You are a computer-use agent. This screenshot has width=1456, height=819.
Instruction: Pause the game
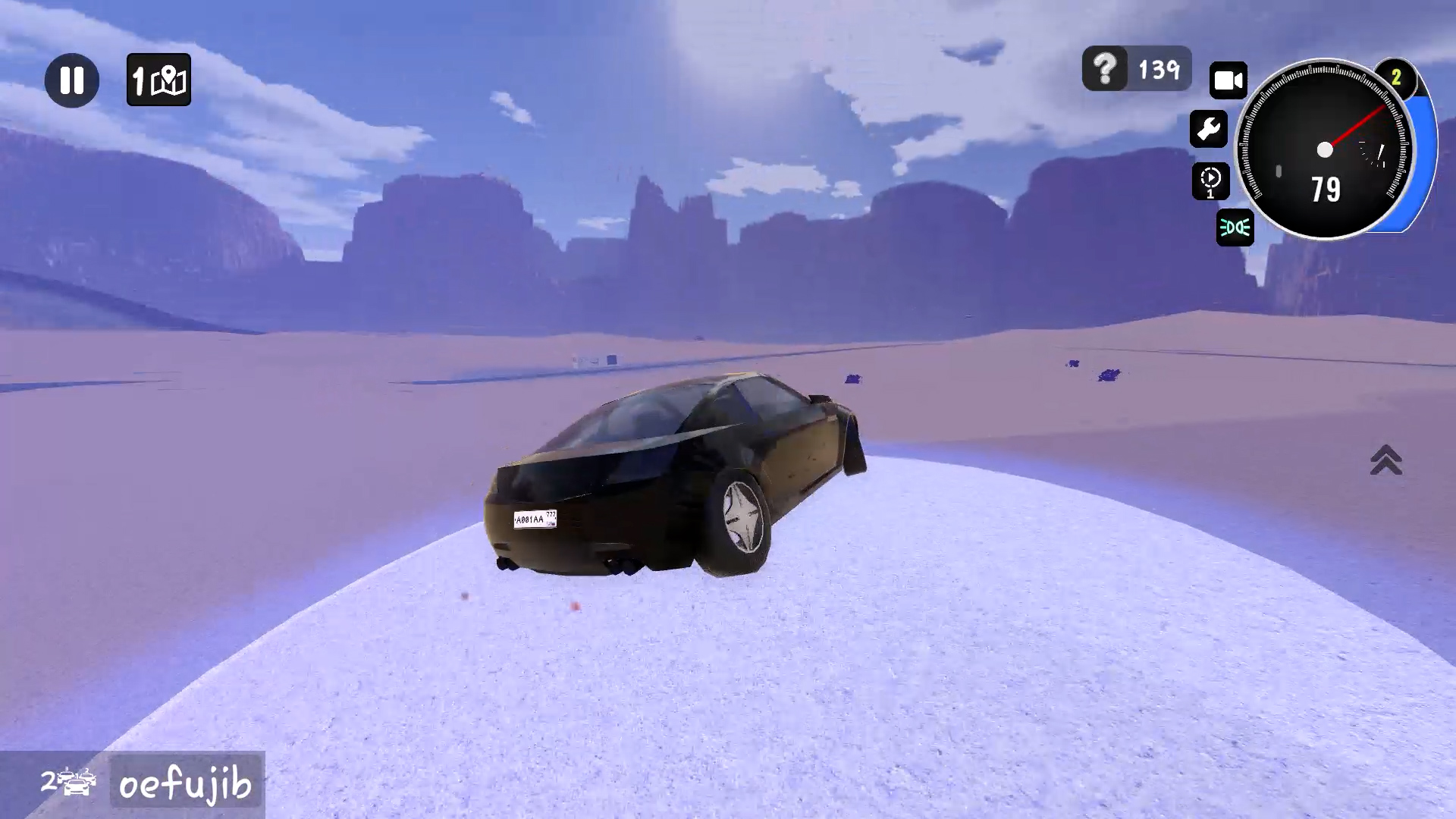point(72,80)
